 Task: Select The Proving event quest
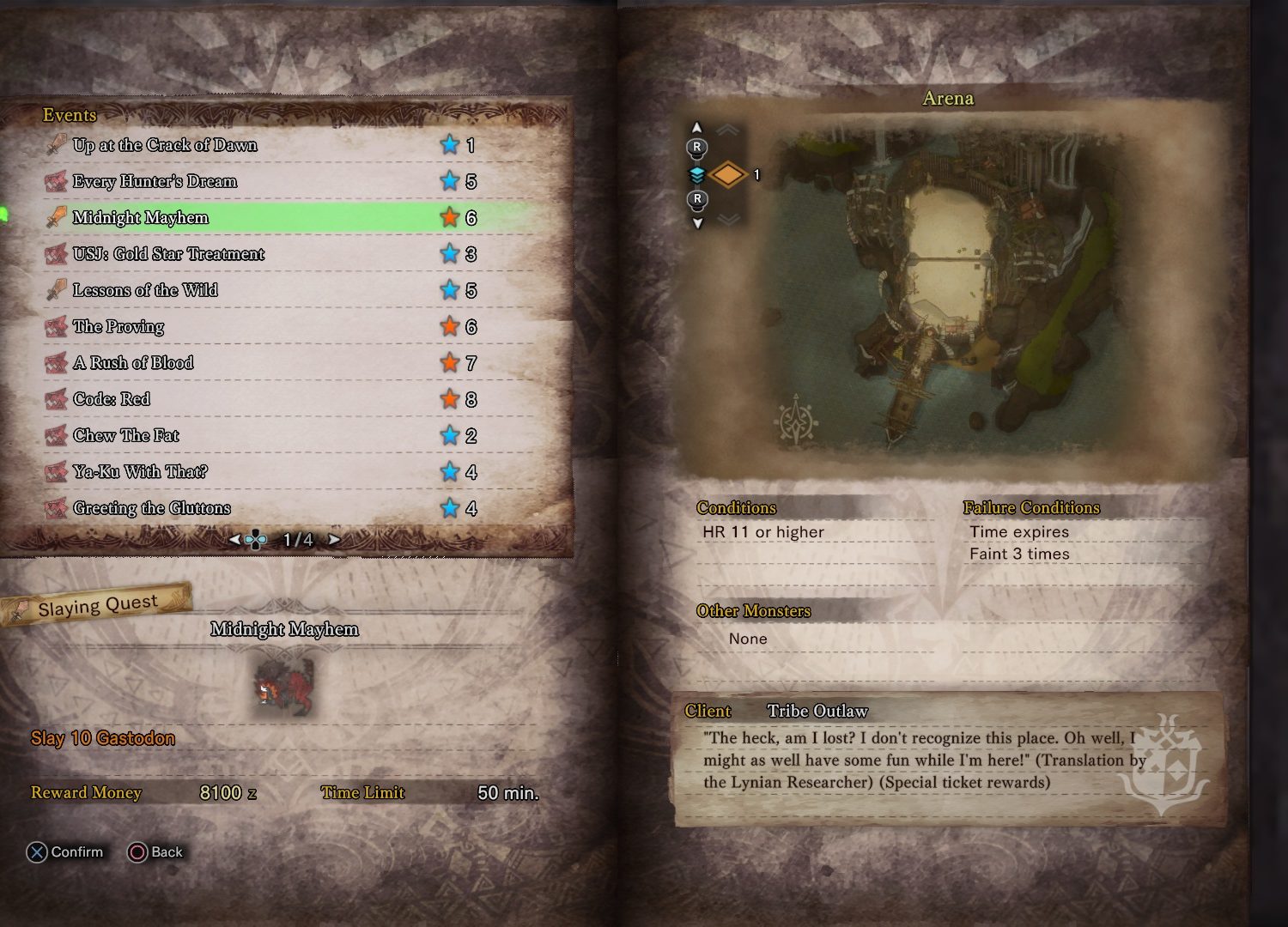pyautogui.click(x=118, y=326)
